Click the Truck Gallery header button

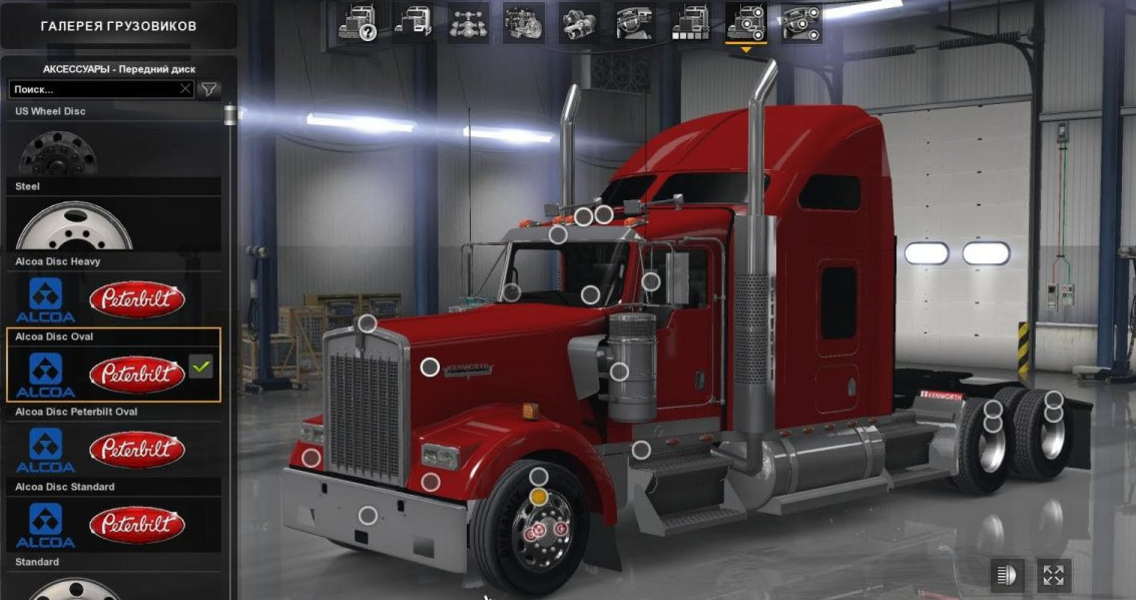point(118,25)
